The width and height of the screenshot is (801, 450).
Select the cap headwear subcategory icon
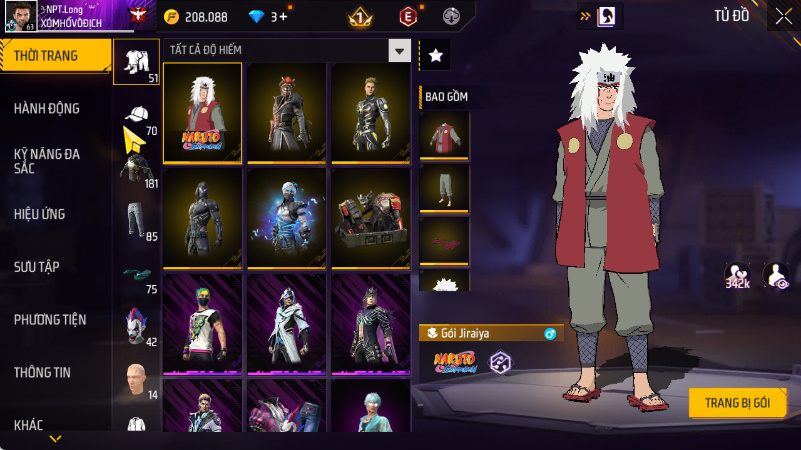[x=136, y=115]
